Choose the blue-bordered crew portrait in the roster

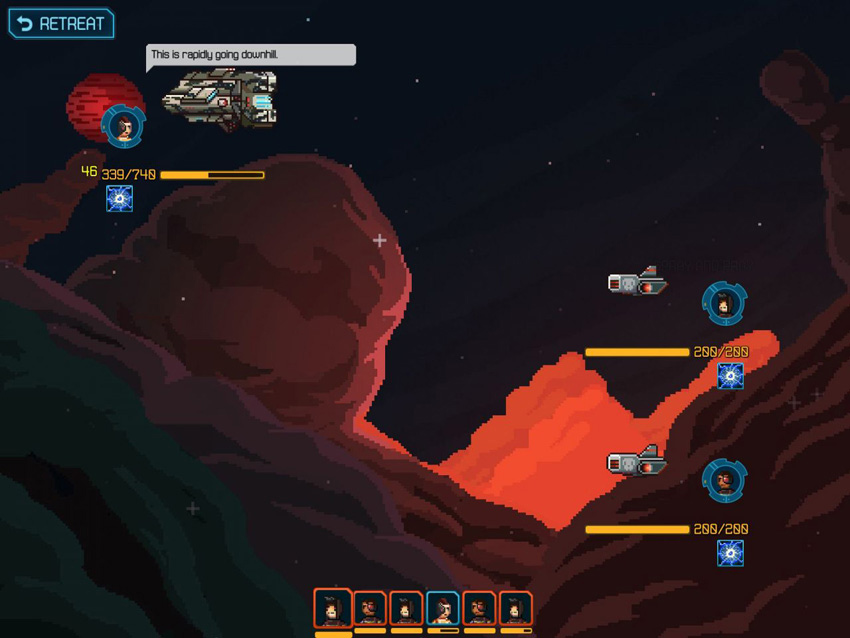coord(443,609)
